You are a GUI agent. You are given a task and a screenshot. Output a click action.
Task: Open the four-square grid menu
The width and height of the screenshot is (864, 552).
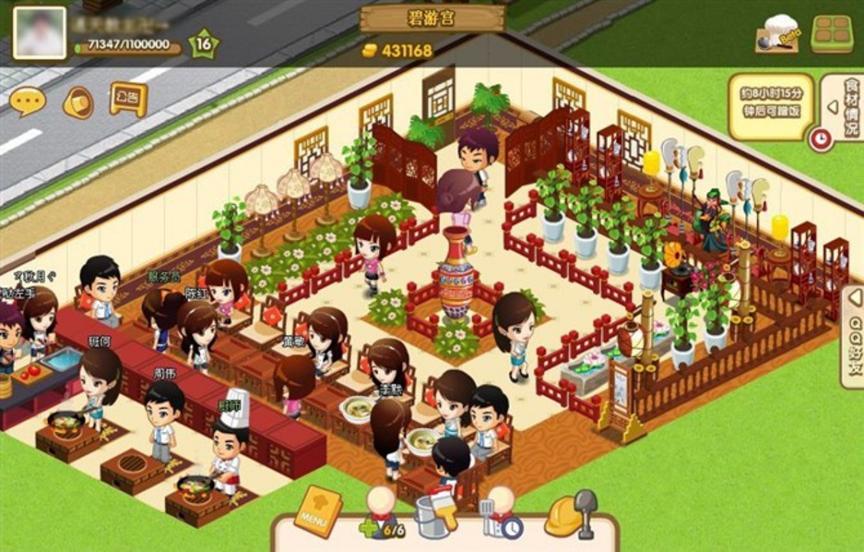pos(831,33)
